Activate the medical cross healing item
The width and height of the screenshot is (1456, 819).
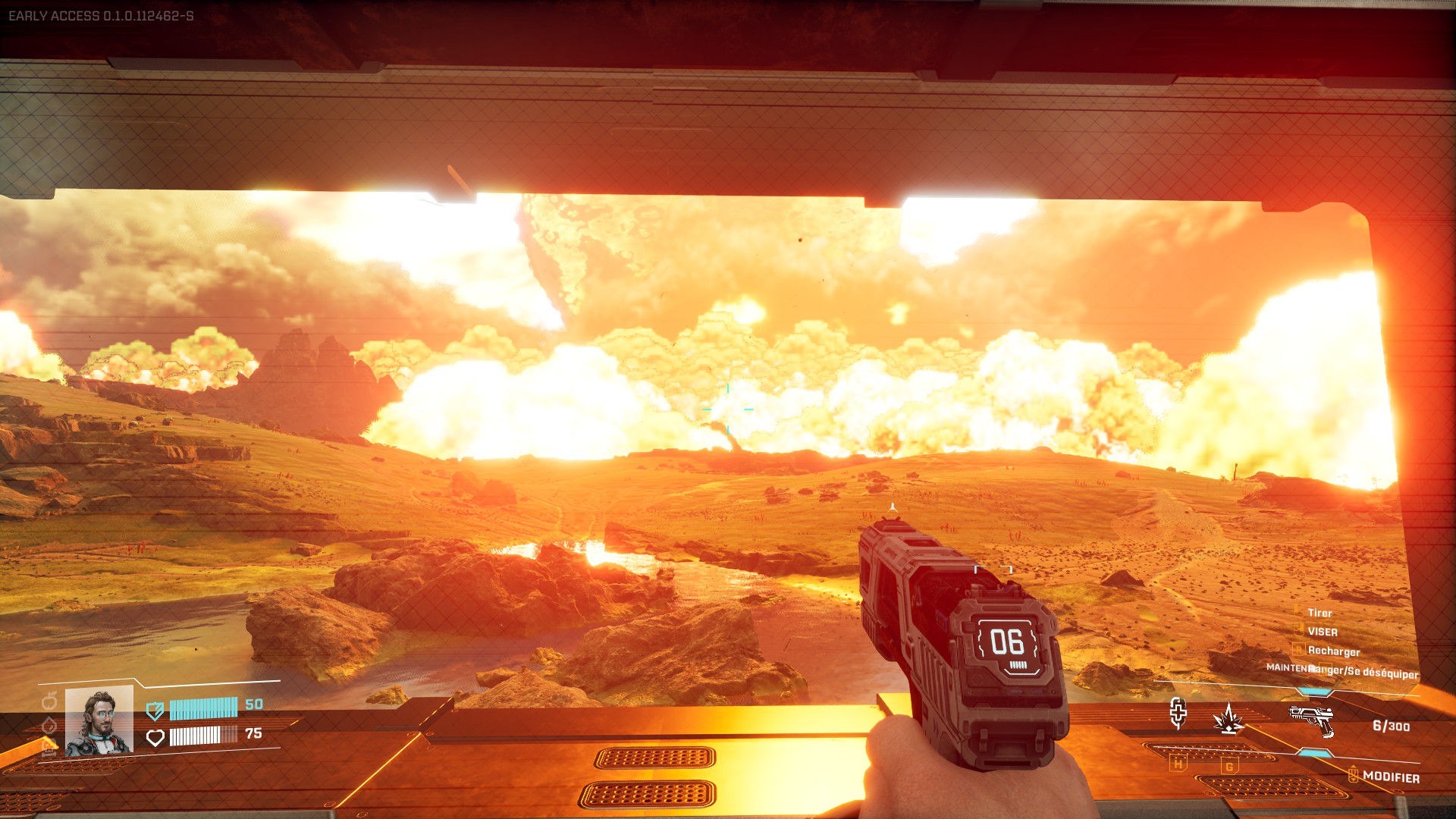tap(1178, 713)
